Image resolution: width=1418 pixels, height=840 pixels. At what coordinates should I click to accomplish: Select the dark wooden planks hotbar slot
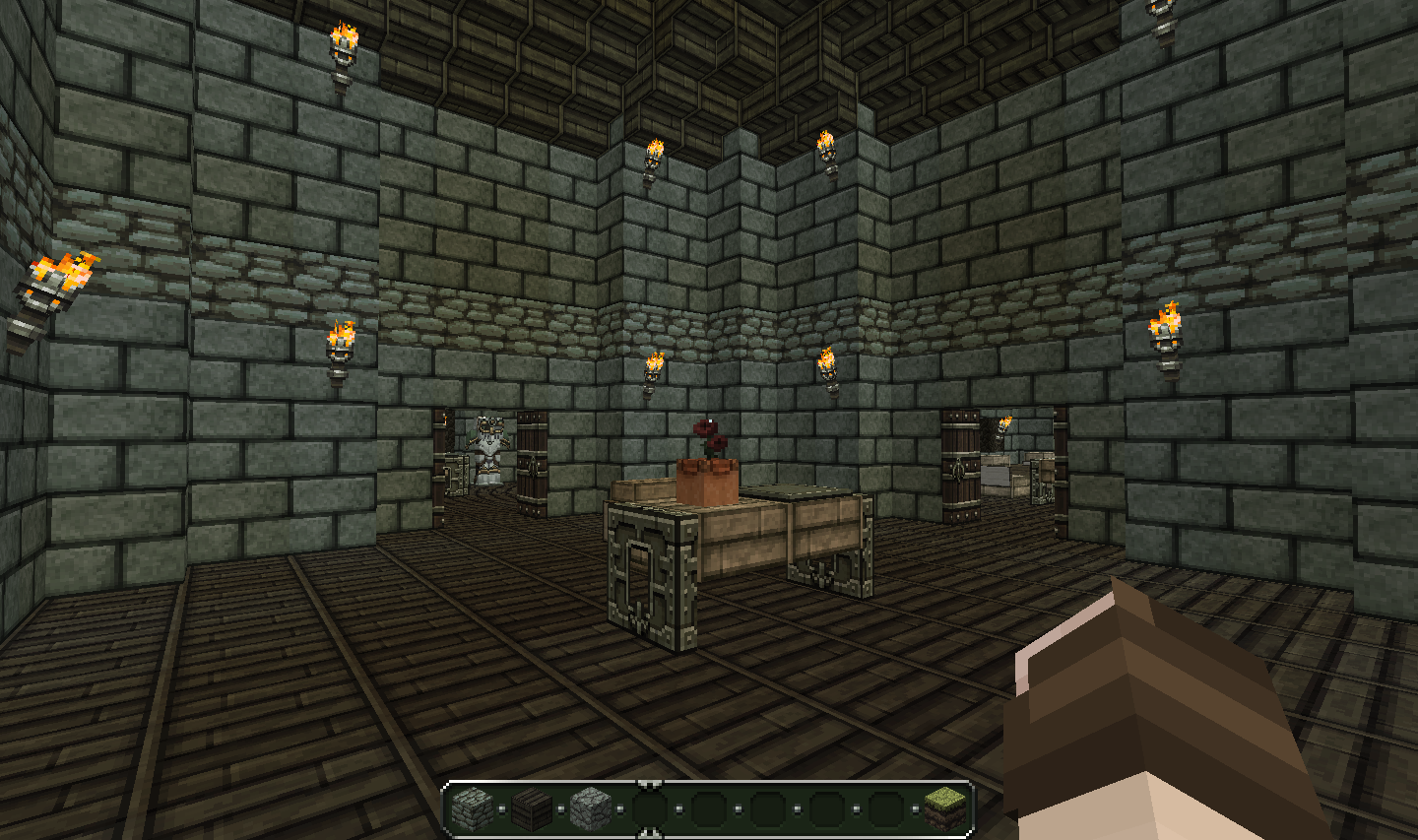tap(532, 809)
